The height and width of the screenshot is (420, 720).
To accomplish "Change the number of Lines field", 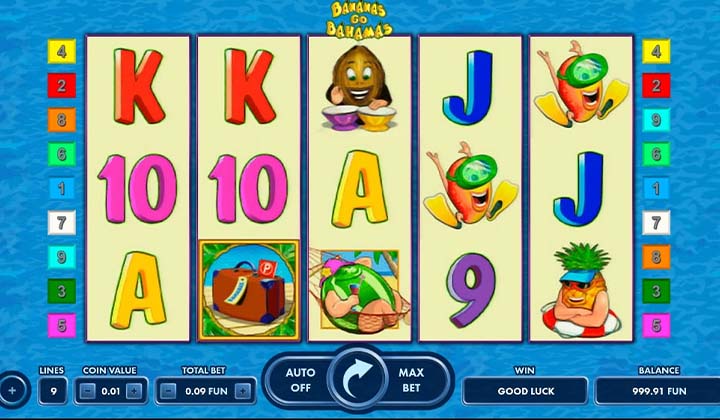I will pos(52,390).
